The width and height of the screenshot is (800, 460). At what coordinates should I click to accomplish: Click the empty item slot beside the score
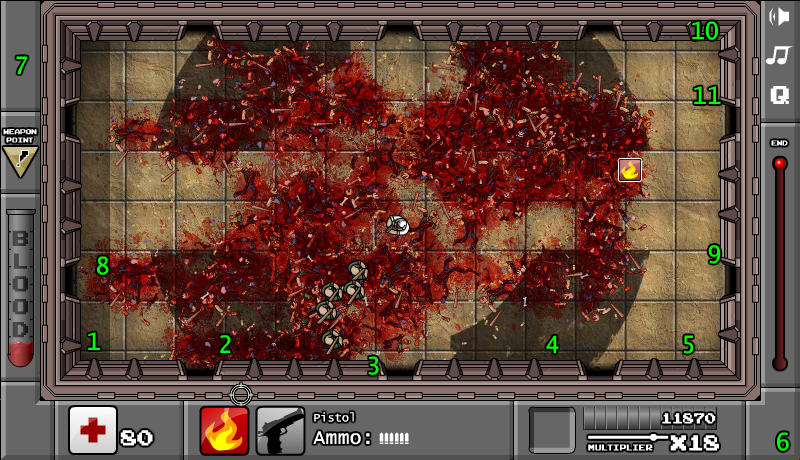(552, 430)
